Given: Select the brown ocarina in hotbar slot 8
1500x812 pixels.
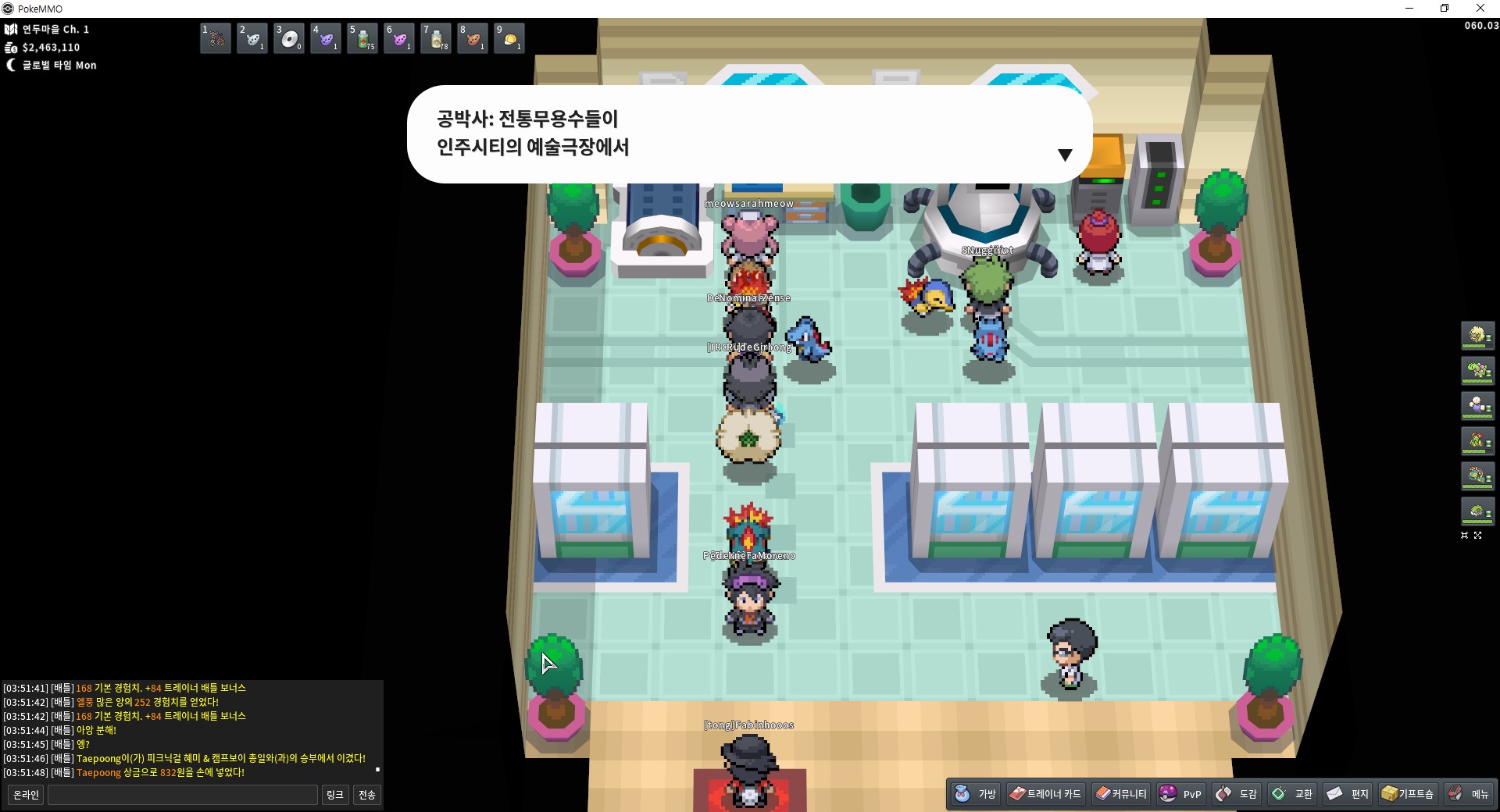Looking at the screenshot, I should [473, 38].
